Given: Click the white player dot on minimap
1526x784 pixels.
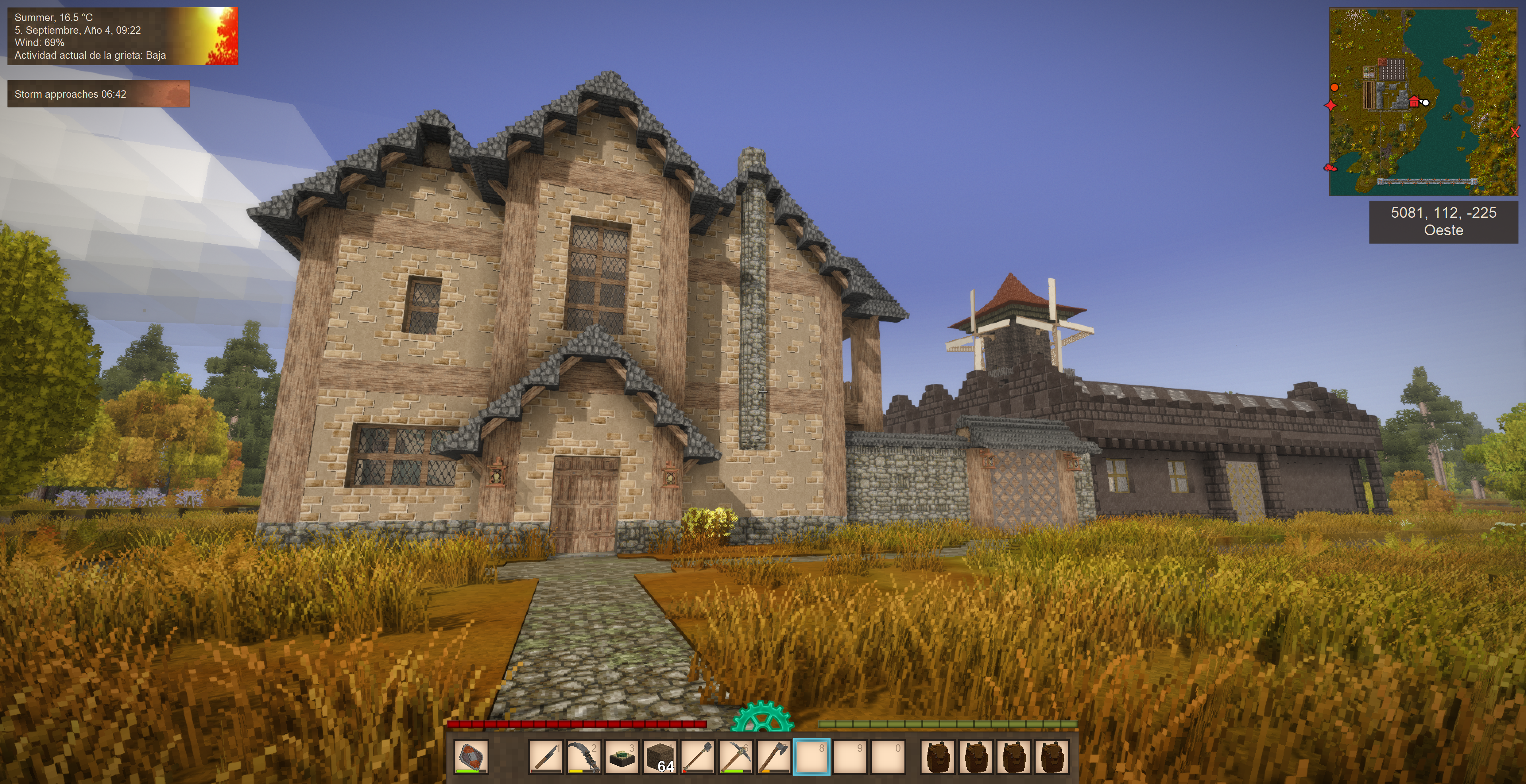Looking at the screenshot, I should coord(1426,103).
